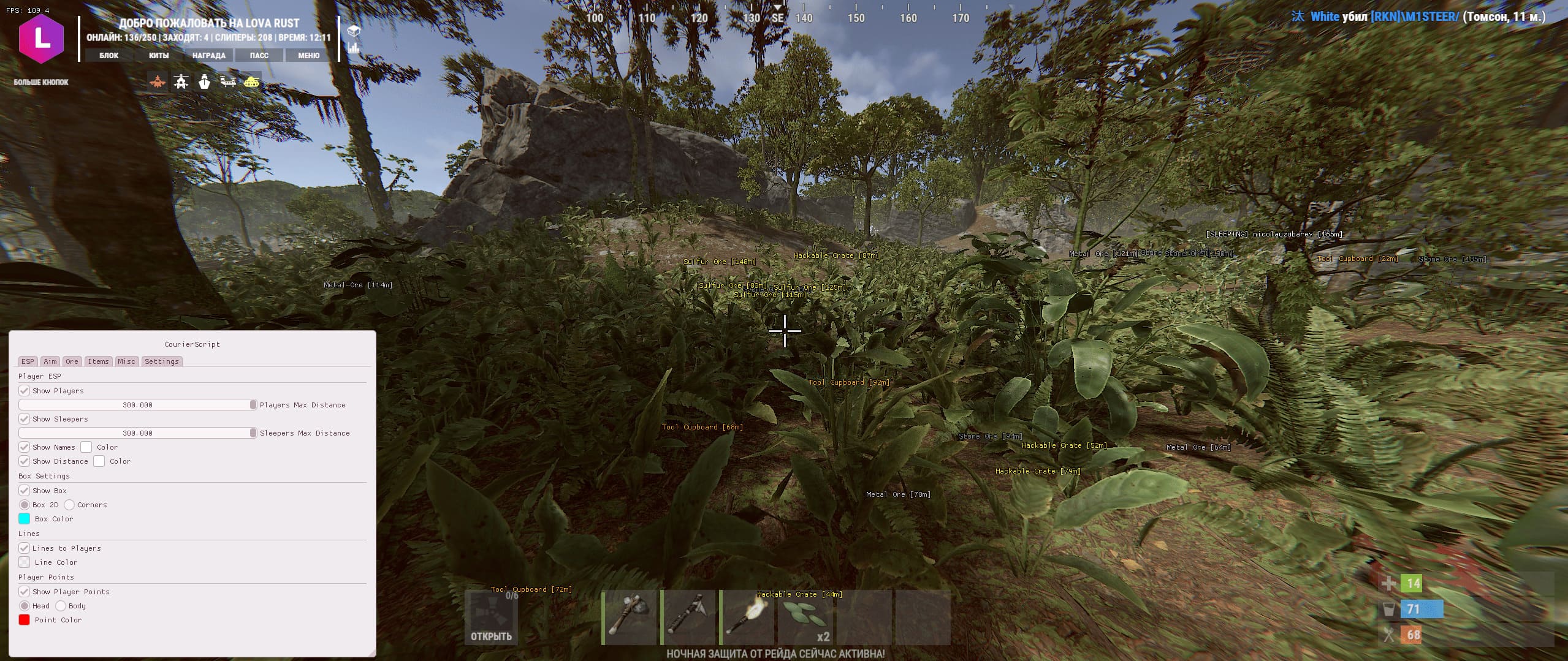Select the green leaves x2 hotbar slot

coord(807,618)
